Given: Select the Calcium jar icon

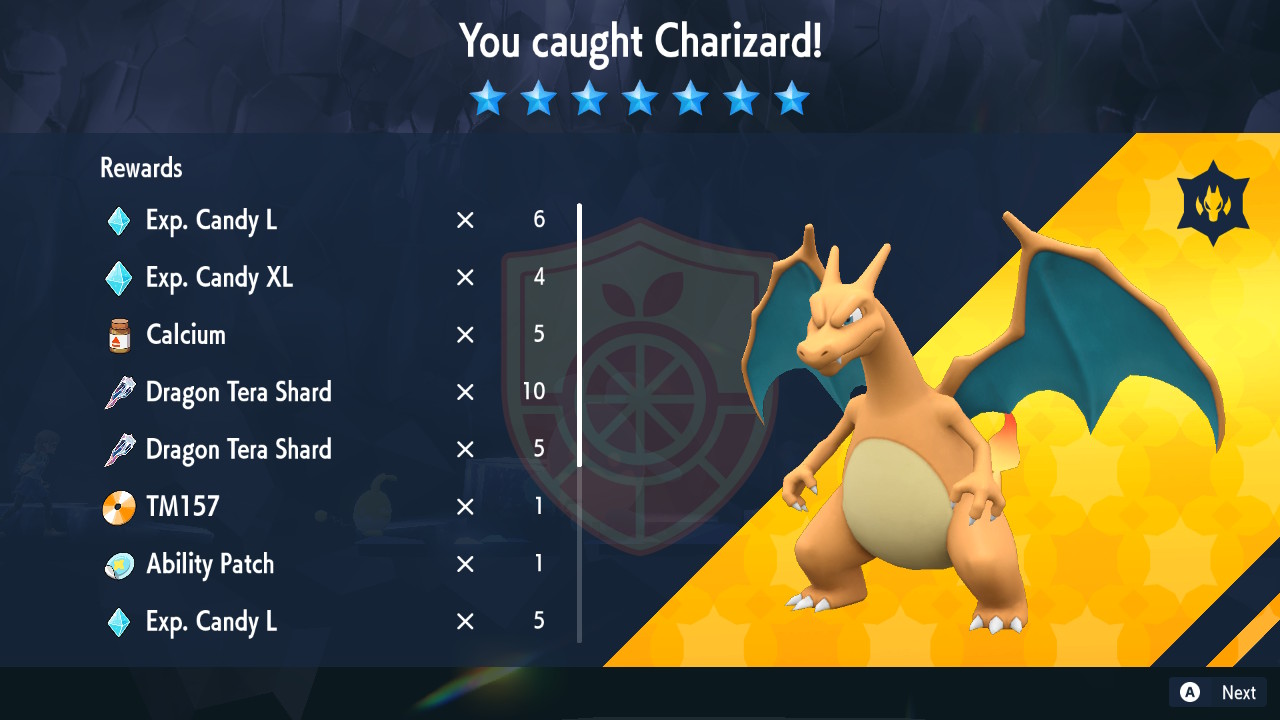Looking at the screenshot, I should click(118, 334).
